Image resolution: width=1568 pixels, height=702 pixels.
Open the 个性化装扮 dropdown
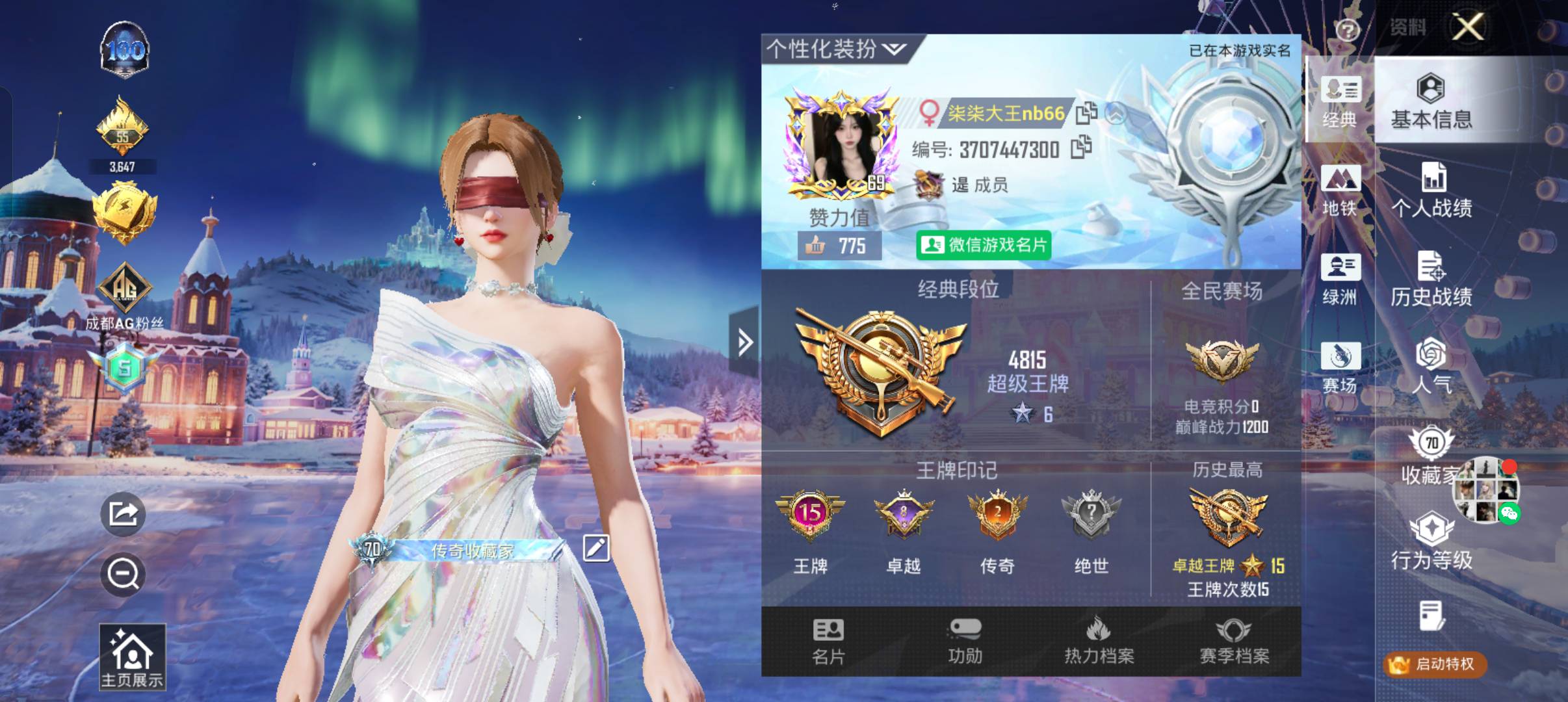point(836,49)
